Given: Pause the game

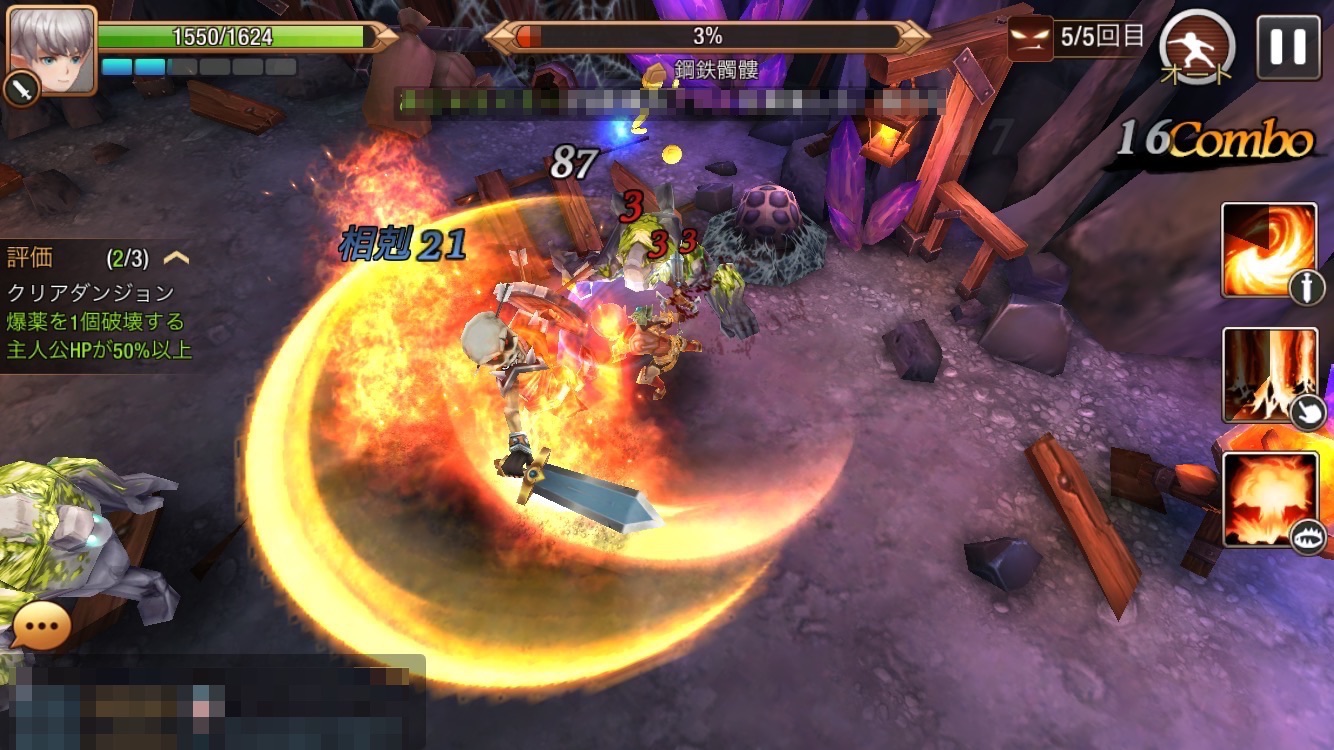Looking at the screenshot, I should coord(1288,47).
